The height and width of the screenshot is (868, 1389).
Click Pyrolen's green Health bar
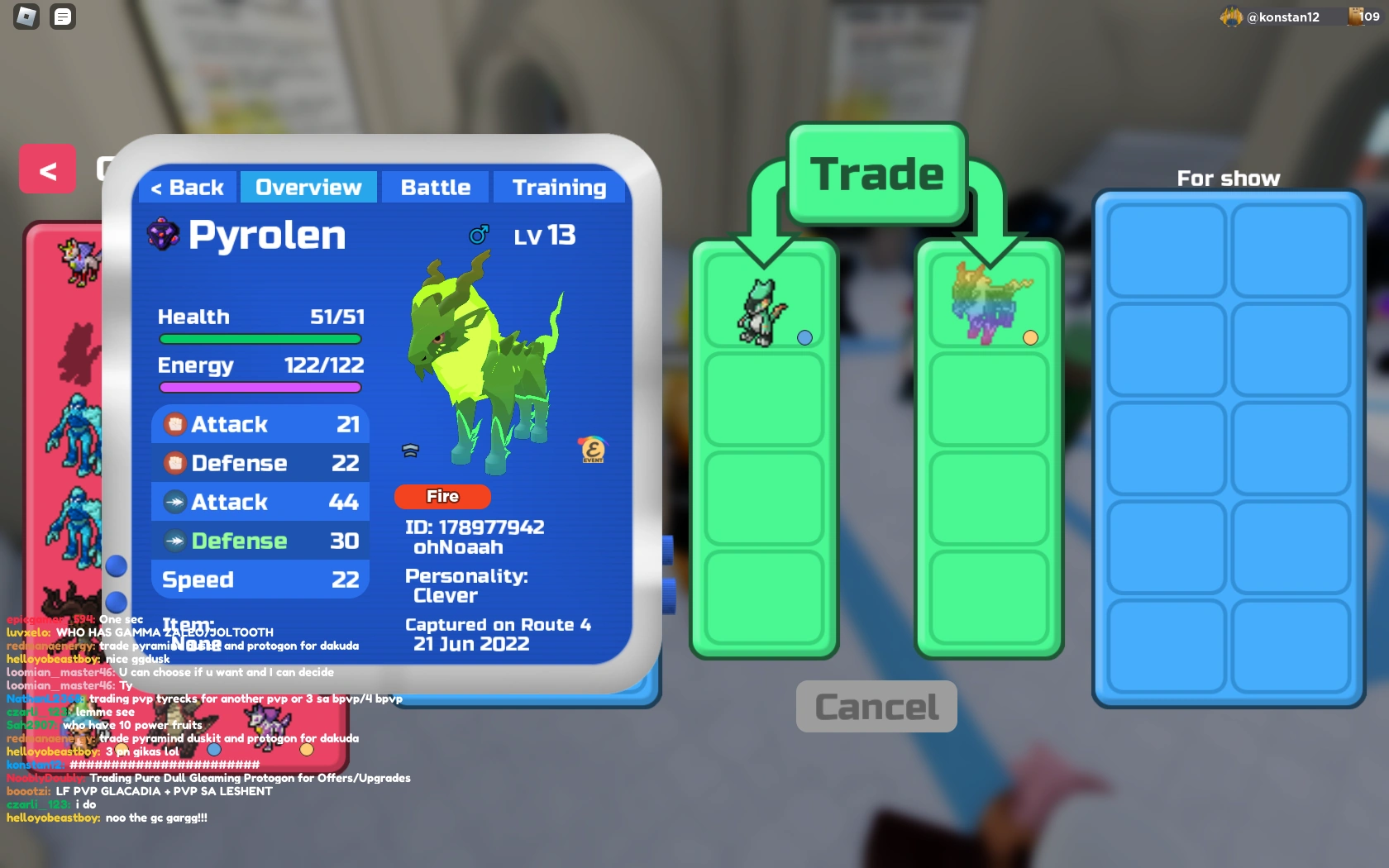(x=259, y=339)
